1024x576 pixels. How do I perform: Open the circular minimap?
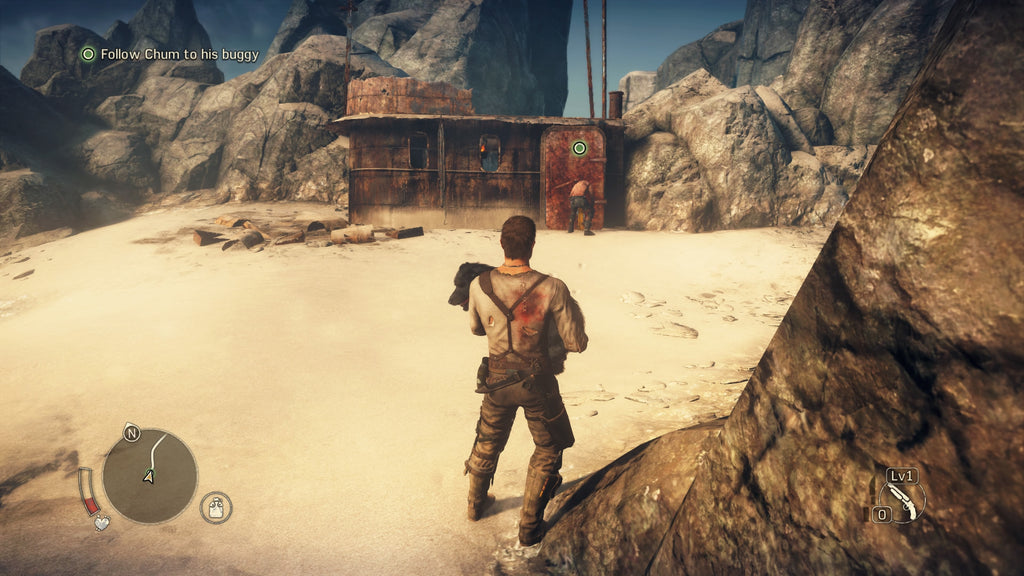[x=150, y=476]
